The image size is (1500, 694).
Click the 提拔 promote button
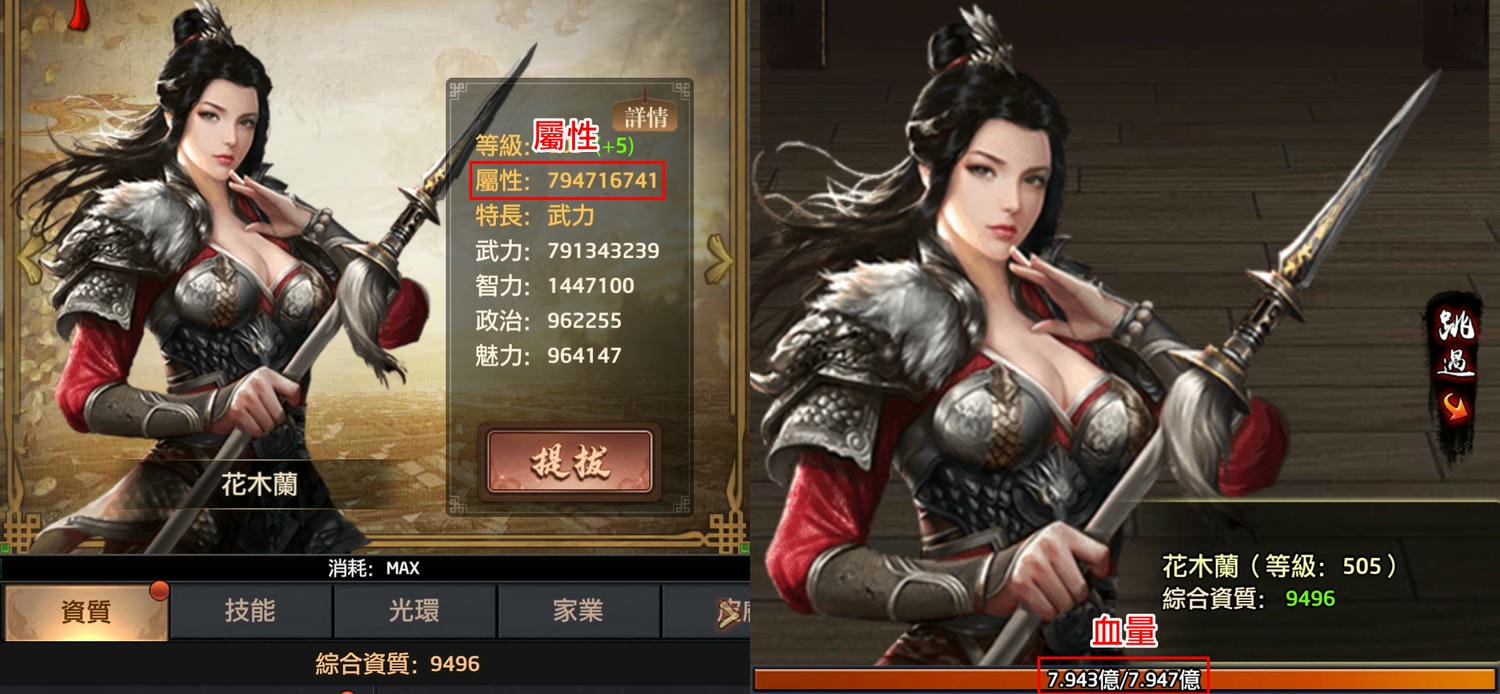coord(570,462)
